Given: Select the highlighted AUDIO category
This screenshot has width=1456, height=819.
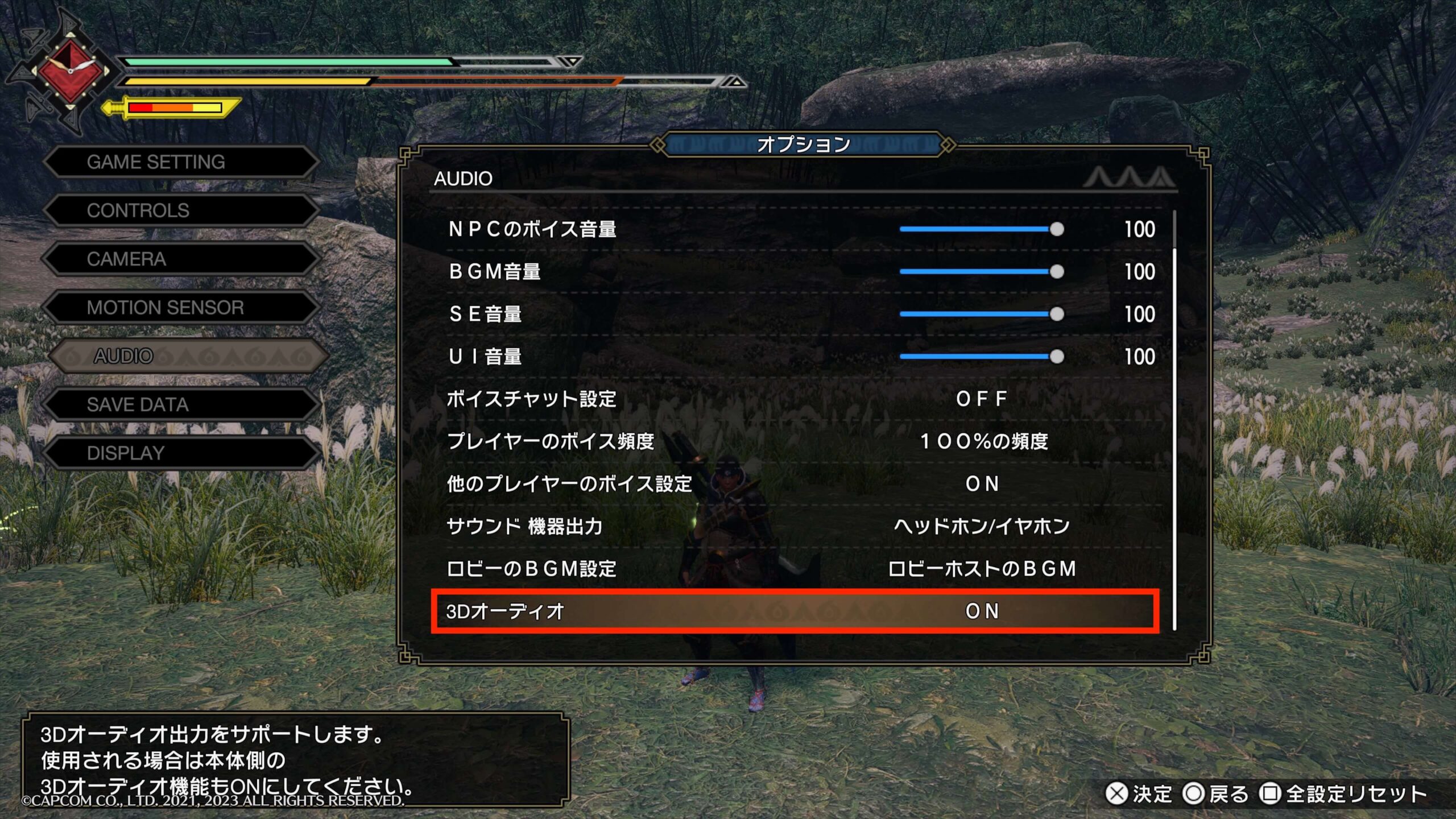Looking at the screenshot, I should click(x=188, y=357).
